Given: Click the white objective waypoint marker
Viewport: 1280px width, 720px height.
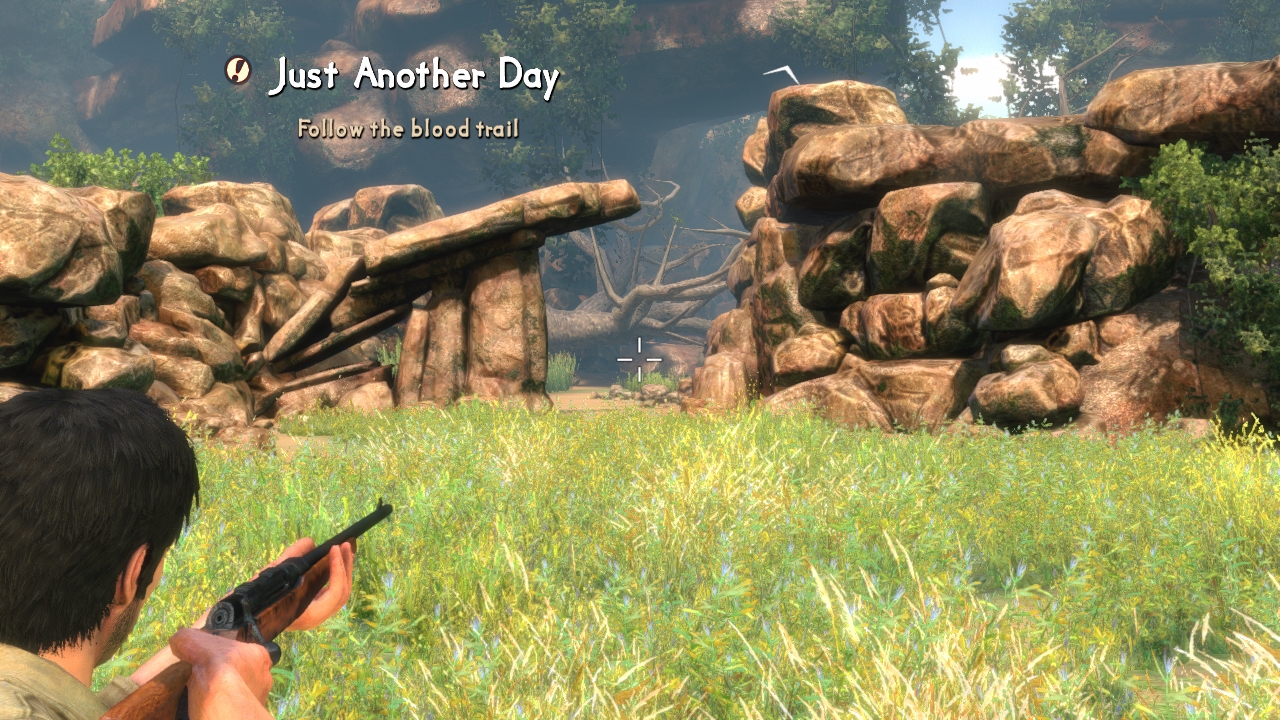Looking at the screenshot, I should [782, 73].
